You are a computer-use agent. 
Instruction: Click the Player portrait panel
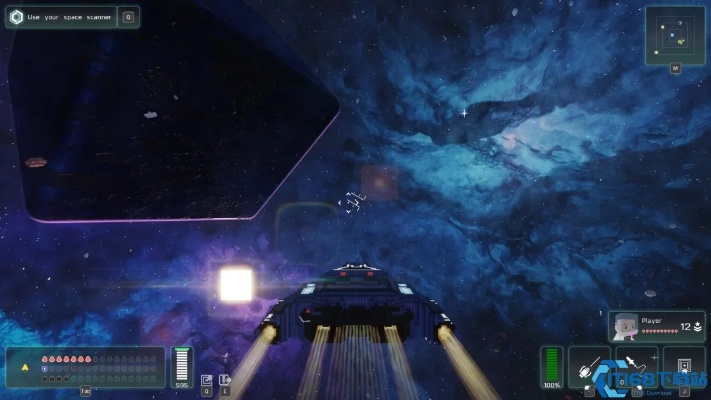coord(656,326)
